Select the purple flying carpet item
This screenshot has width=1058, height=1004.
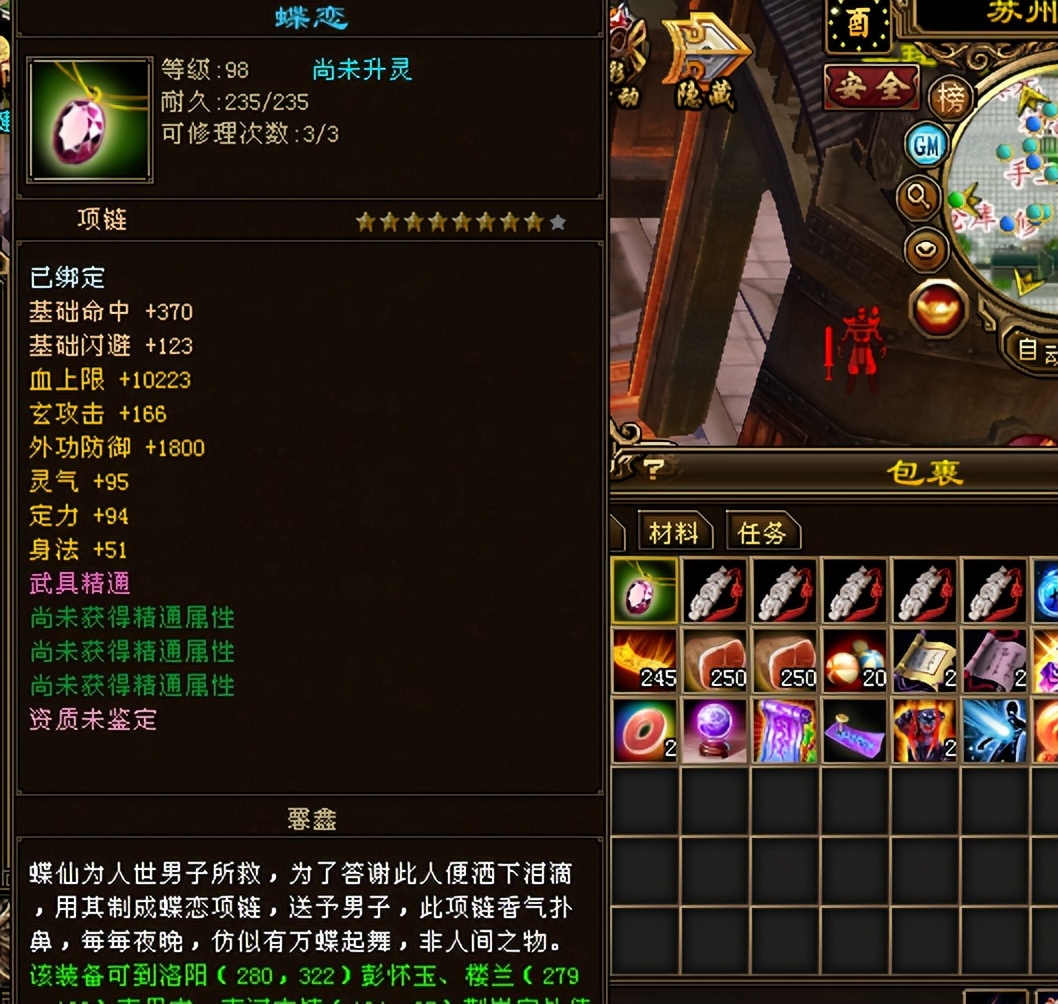pyautogui.click(x=855, y=731)
